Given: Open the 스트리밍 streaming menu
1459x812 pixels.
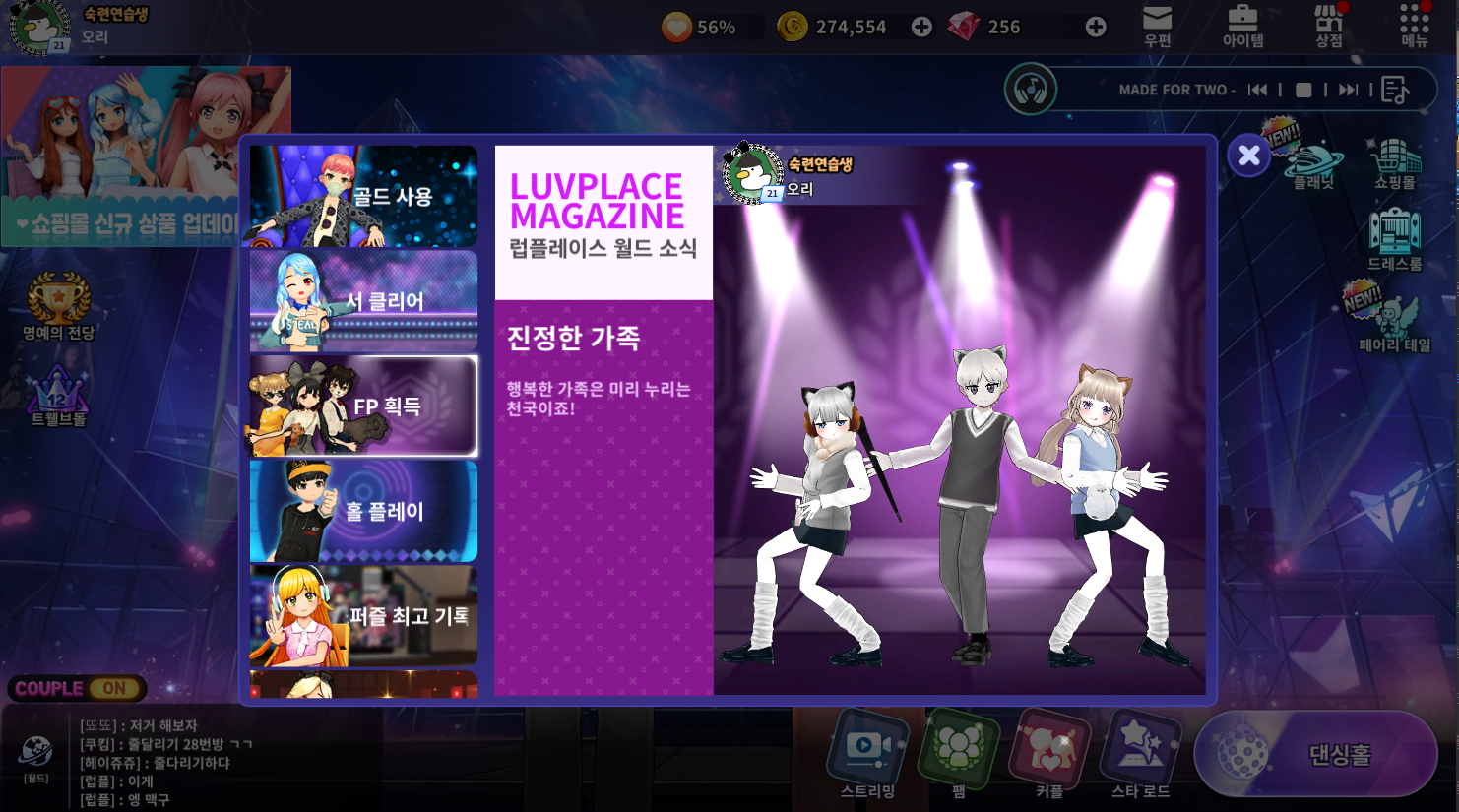Looking at the screenshot, I should point(867,755).
